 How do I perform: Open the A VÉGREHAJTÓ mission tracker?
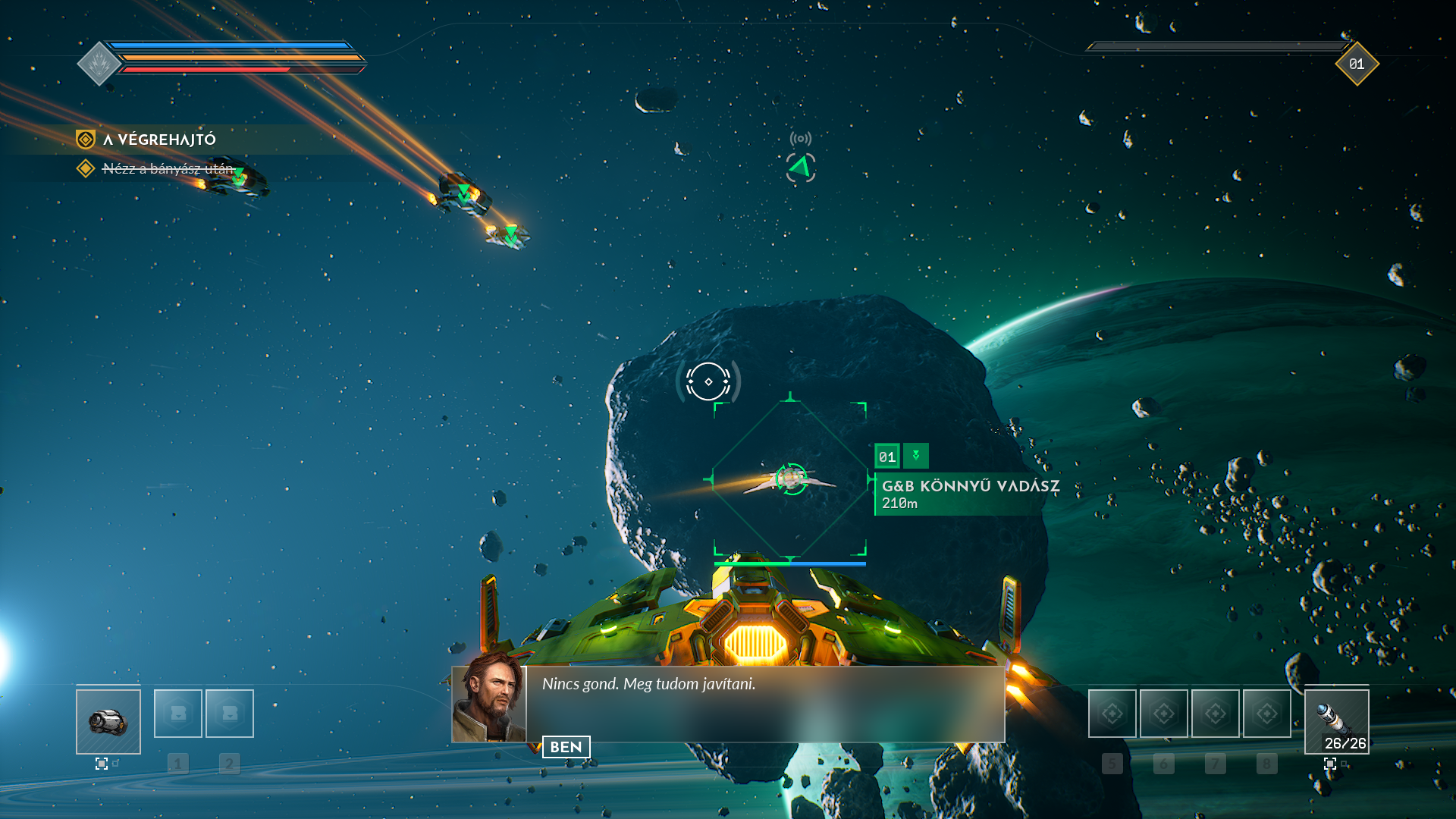click(x=159, y=140)
